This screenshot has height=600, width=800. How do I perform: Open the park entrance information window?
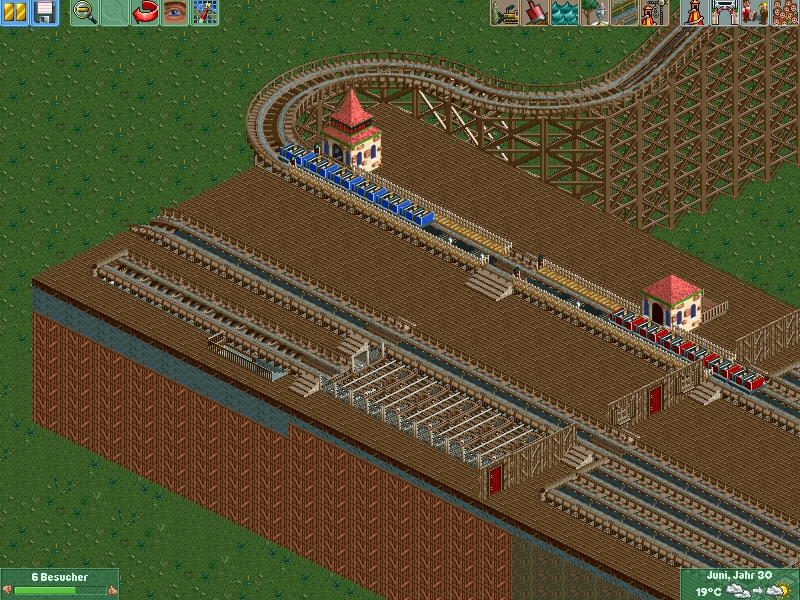(724, 13)
